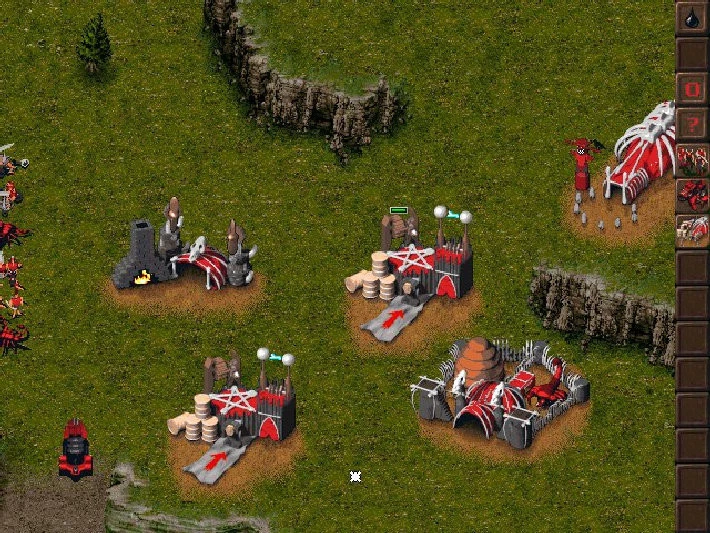Screen dimensions: 710x533
Task: Click the oil drop icon in sidebar
Action: pyautogui.click(x=692, y=17)
